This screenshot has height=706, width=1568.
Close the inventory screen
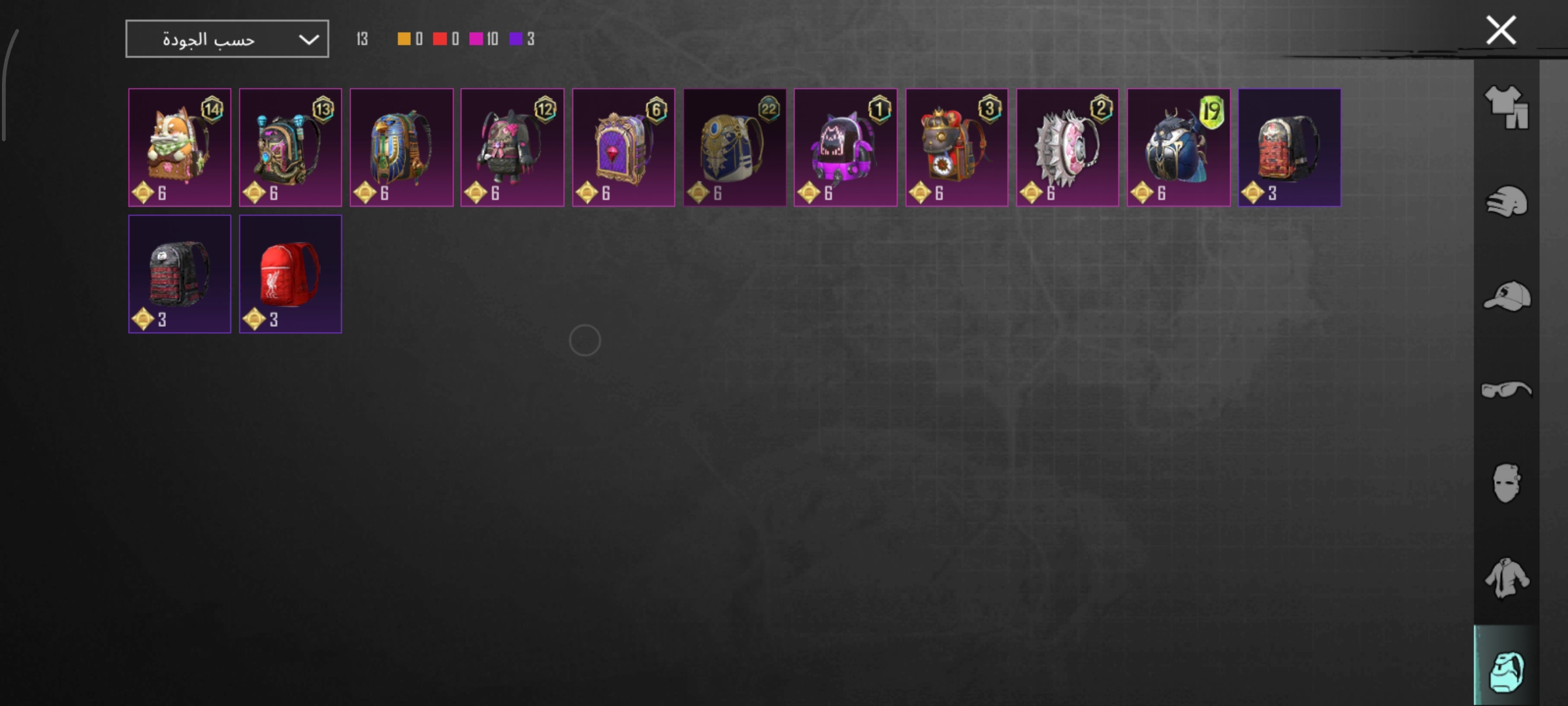coord(1501,31)
